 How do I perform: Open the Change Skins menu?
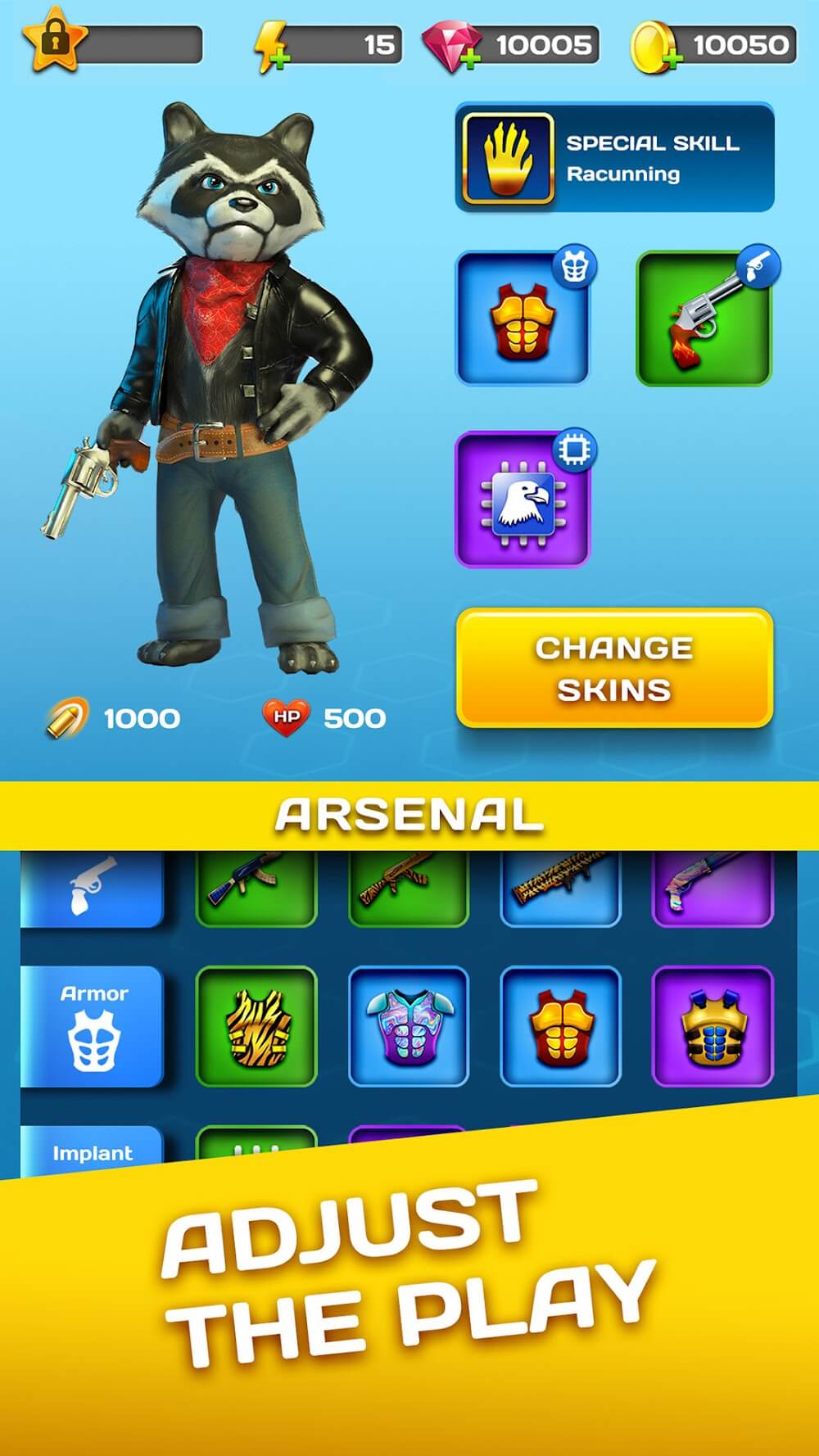click(x=614, y=667)
